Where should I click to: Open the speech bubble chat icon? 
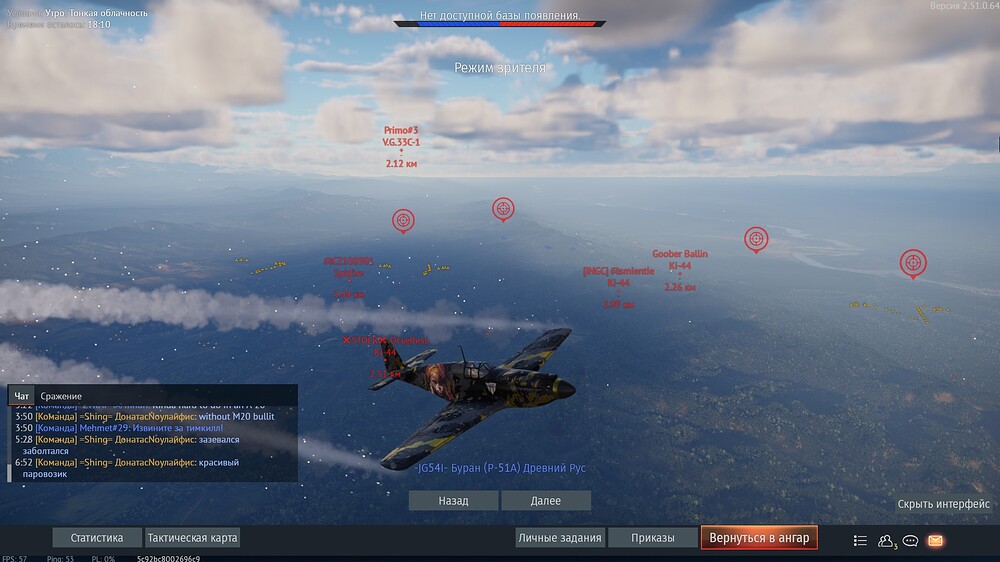(910, 541)
